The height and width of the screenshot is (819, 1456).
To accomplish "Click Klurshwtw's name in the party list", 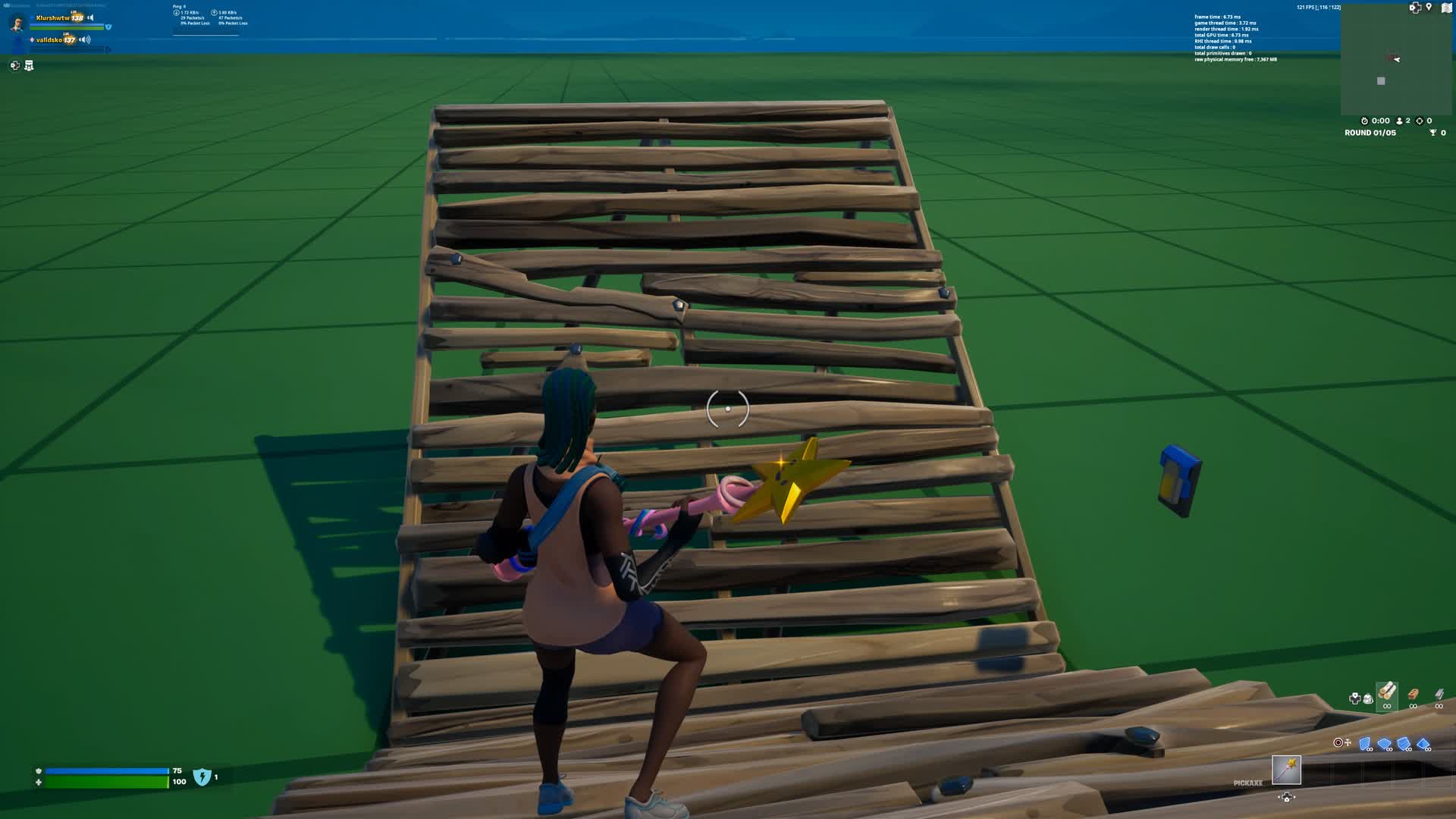I will [x=53, y=18].
